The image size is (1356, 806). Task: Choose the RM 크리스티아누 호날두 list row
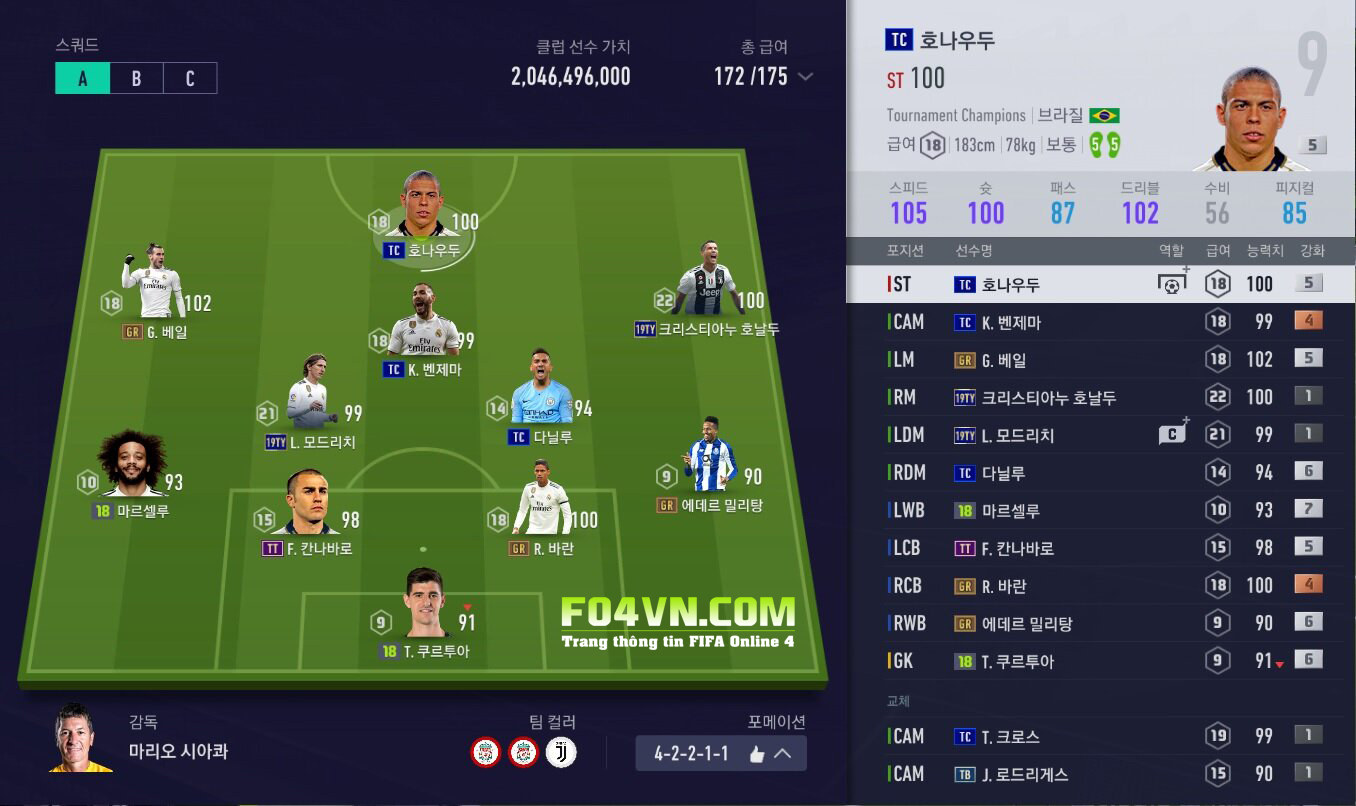(1100, 397)
